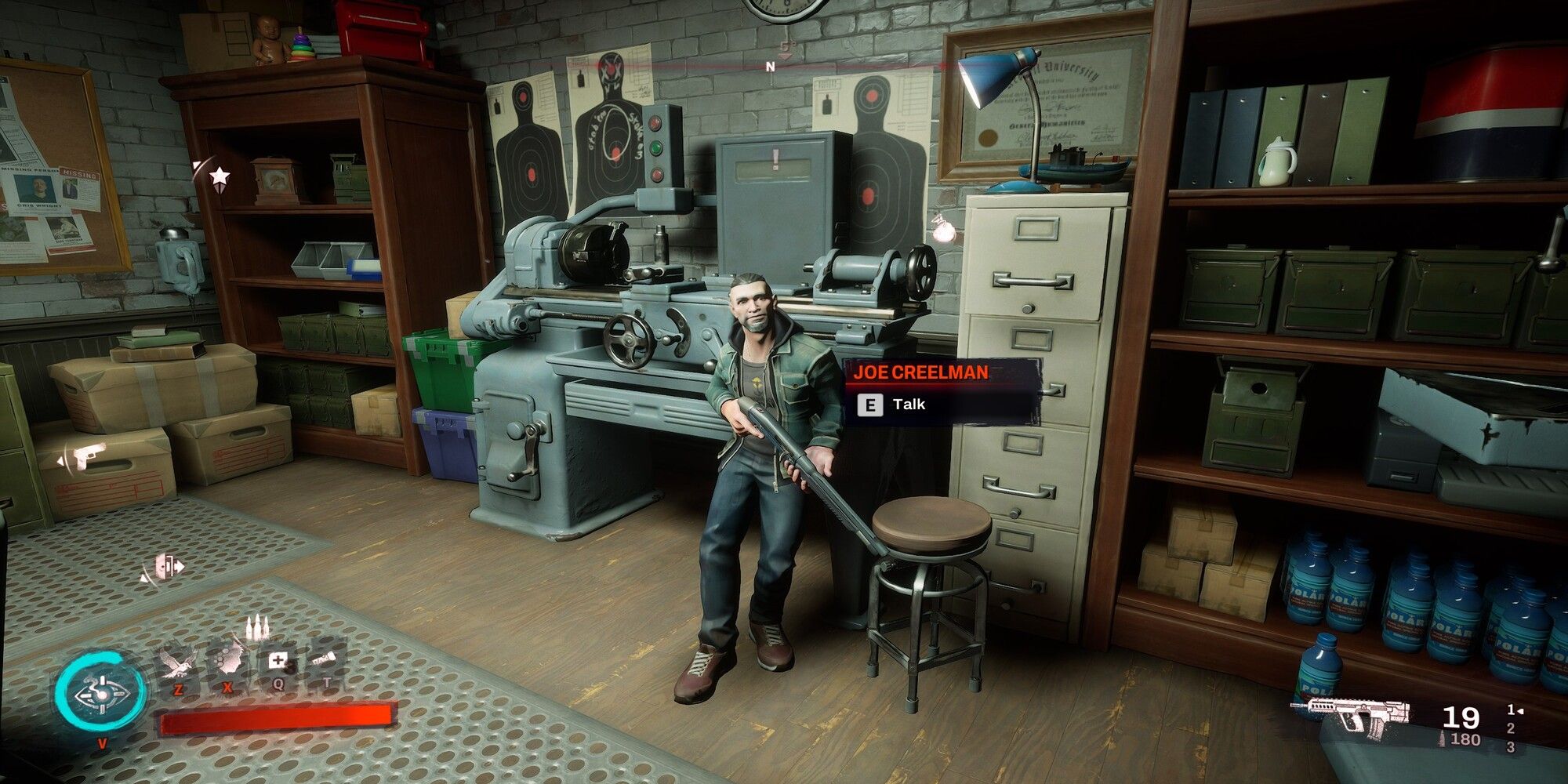Click the 180 reserve ammo counter

point(1465,738)
